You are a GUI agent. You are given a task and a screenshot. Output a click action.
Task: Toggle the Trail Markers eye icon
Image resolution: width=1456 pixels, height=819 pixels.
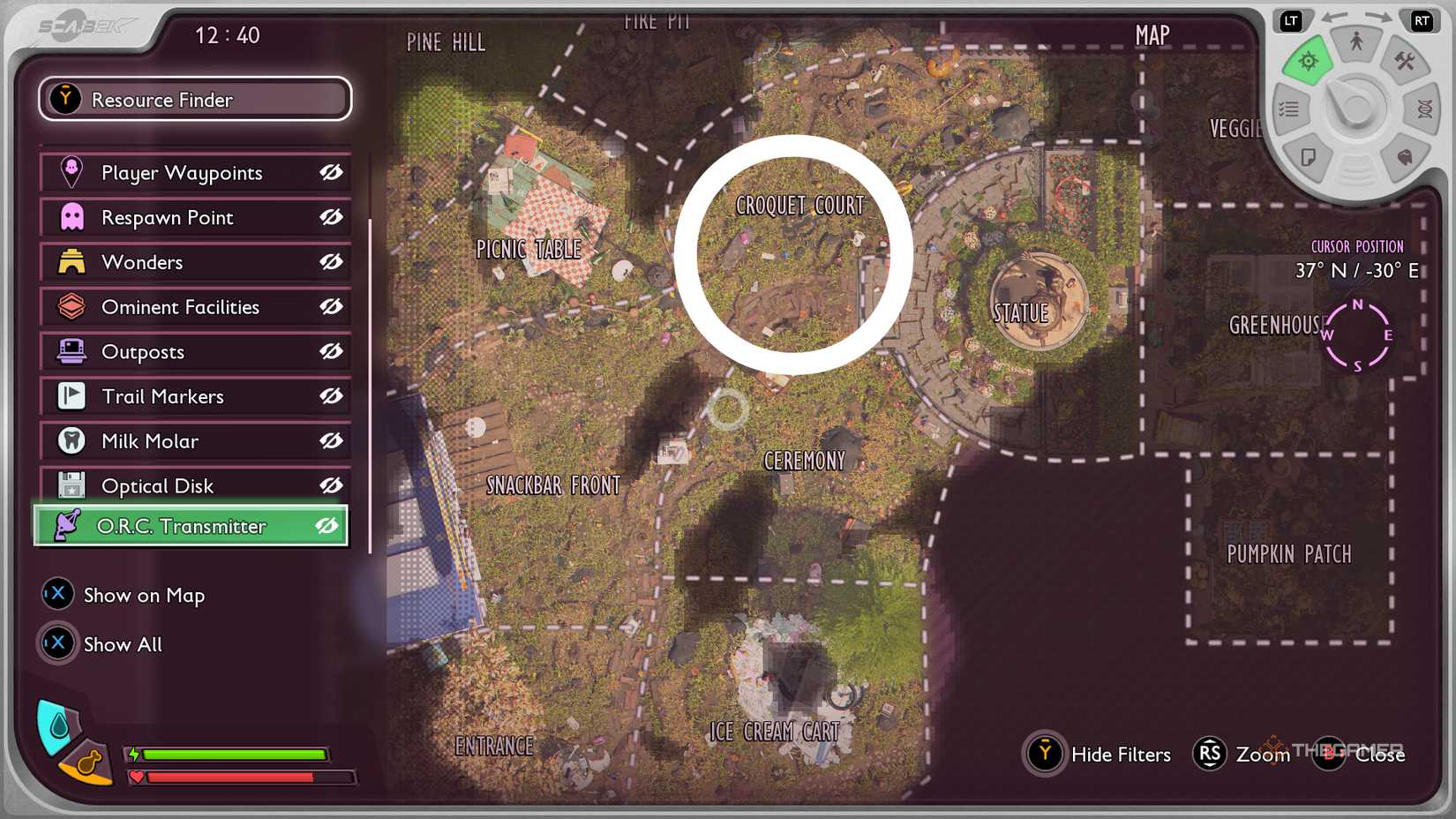click(x=330, y=396)
